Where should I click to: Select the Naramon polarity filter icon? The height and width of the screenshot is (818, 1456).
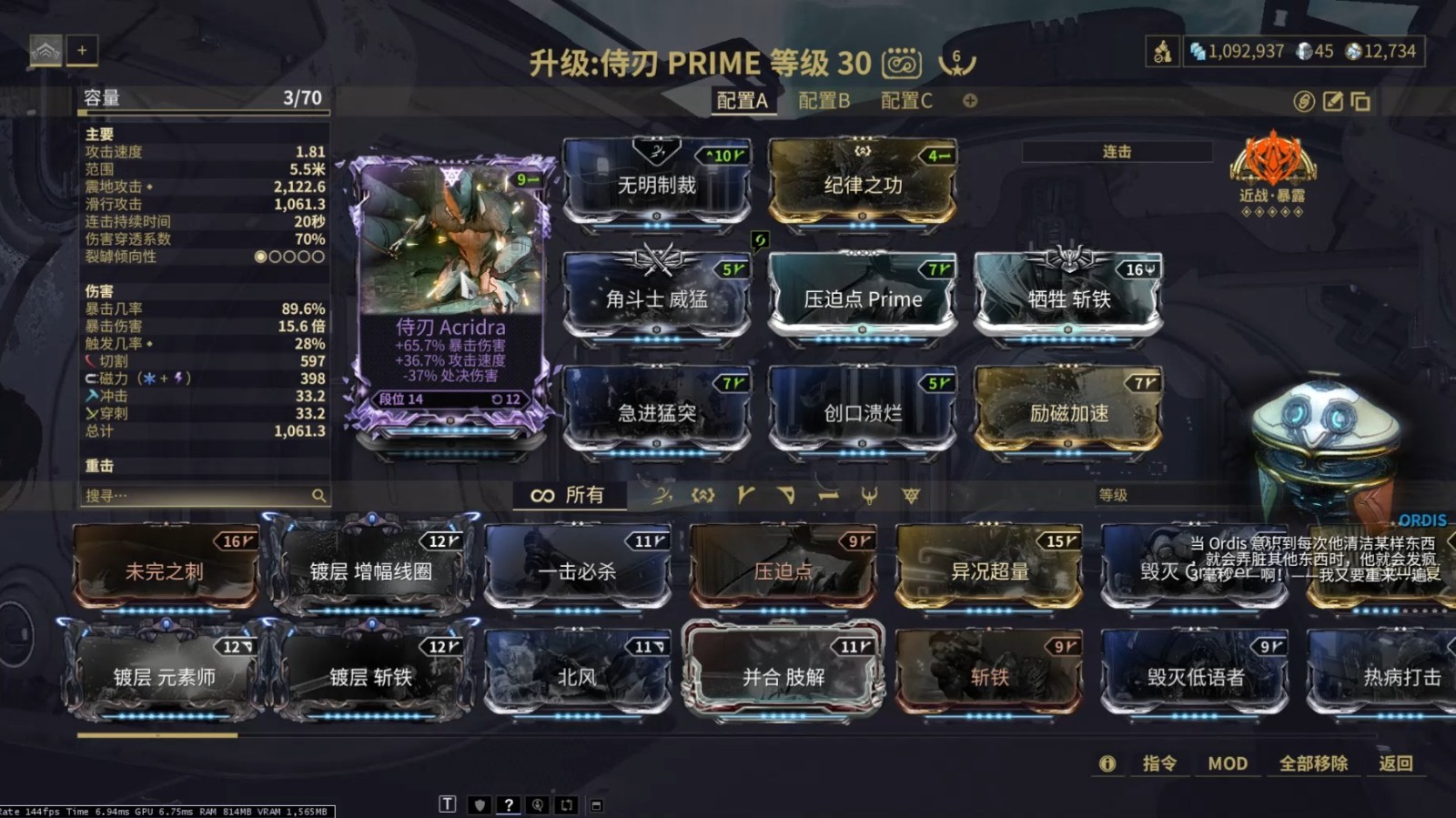click(x=829, y=496)
